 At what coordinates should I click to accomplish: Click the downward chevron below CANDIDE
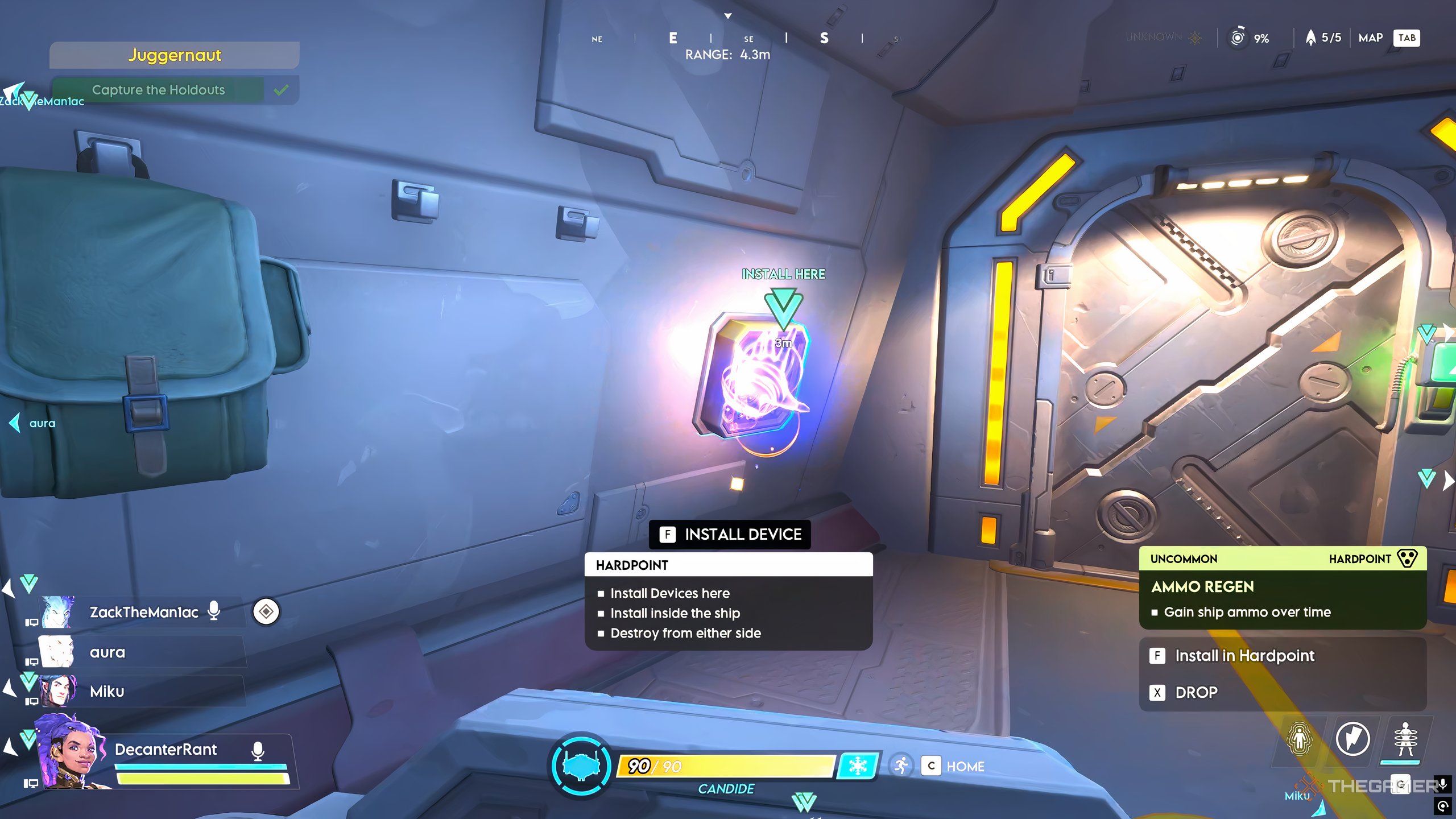tap(803, 802)
